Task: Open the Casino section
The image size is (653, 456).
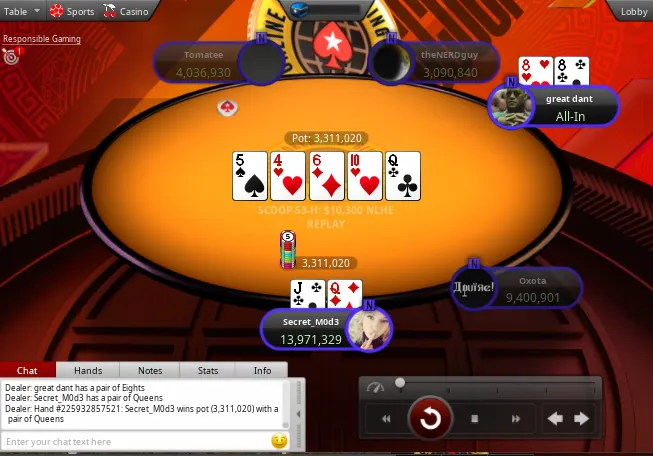Action: (x=127, y=11)
